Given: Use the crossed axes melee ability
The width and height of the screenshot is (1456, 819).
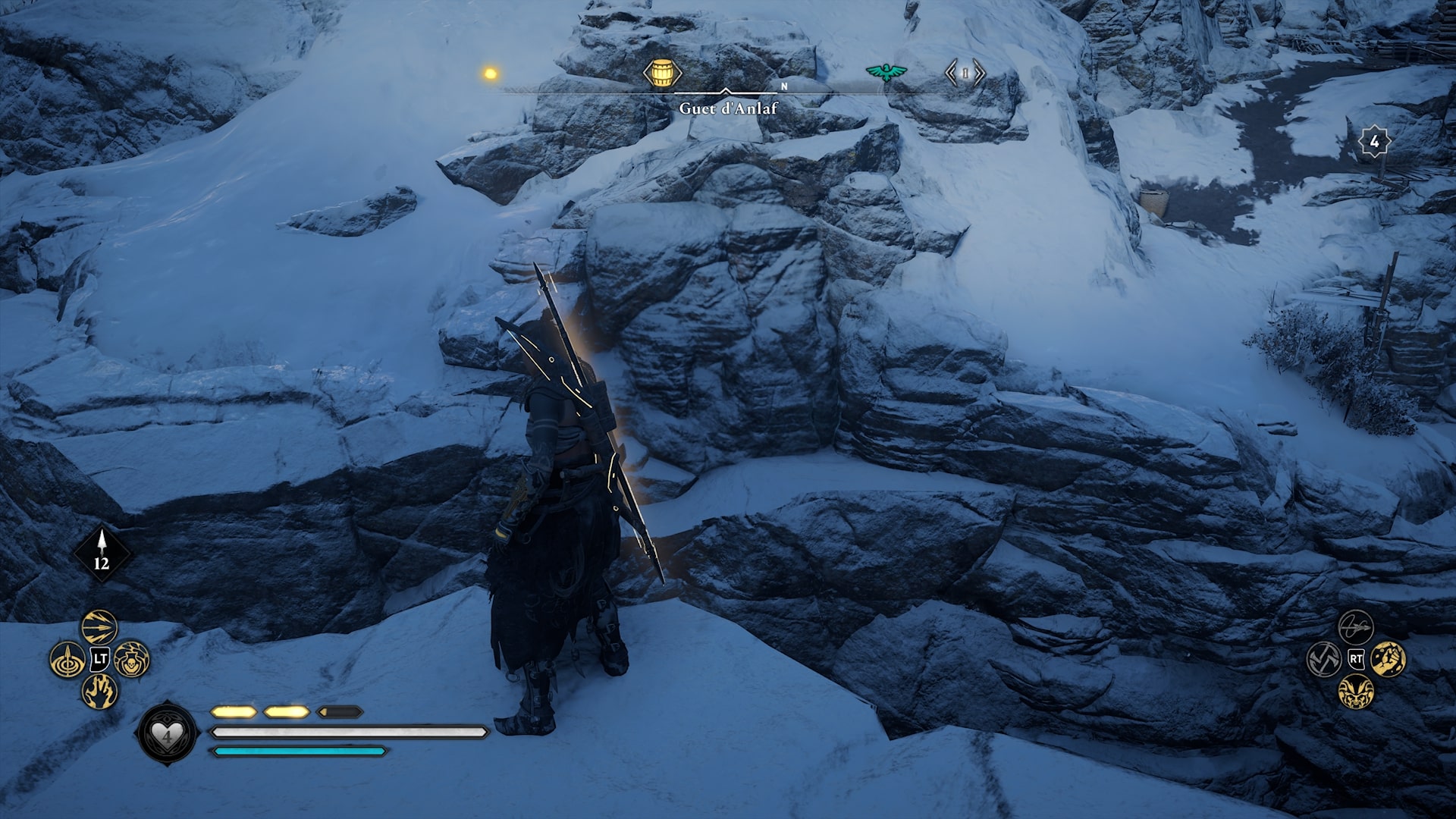Looking at the screenshot, I should (x=1324, y=659).
